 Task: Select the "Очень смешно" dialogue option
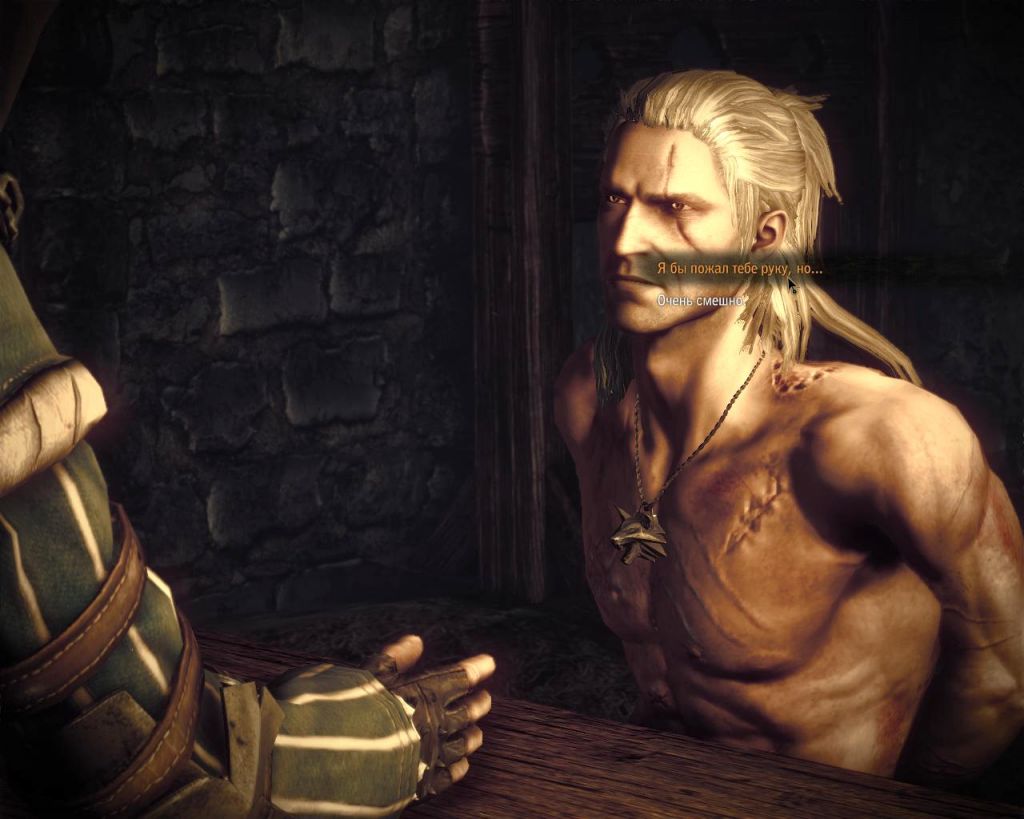701,300
